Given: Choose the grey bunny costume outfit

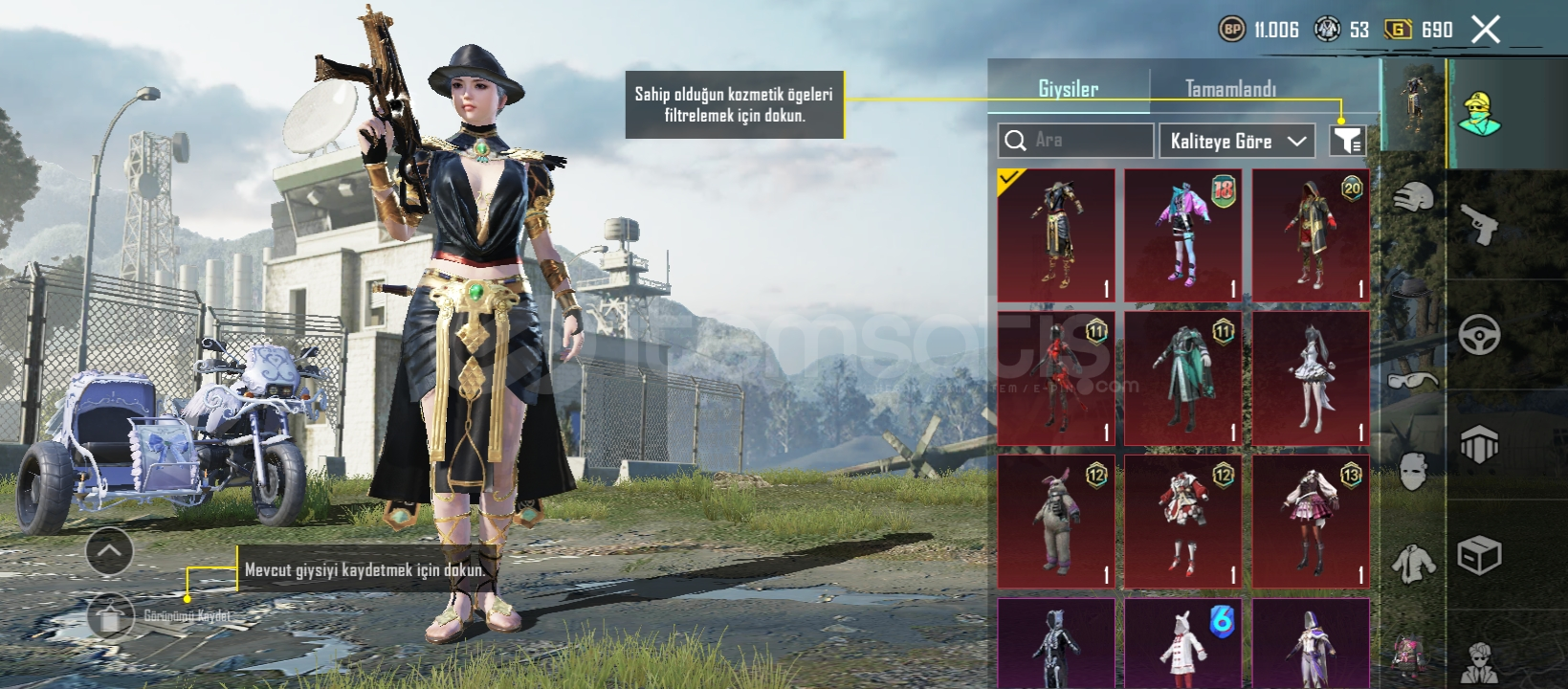Looking at the screenshot, I should click(1056, 522).
